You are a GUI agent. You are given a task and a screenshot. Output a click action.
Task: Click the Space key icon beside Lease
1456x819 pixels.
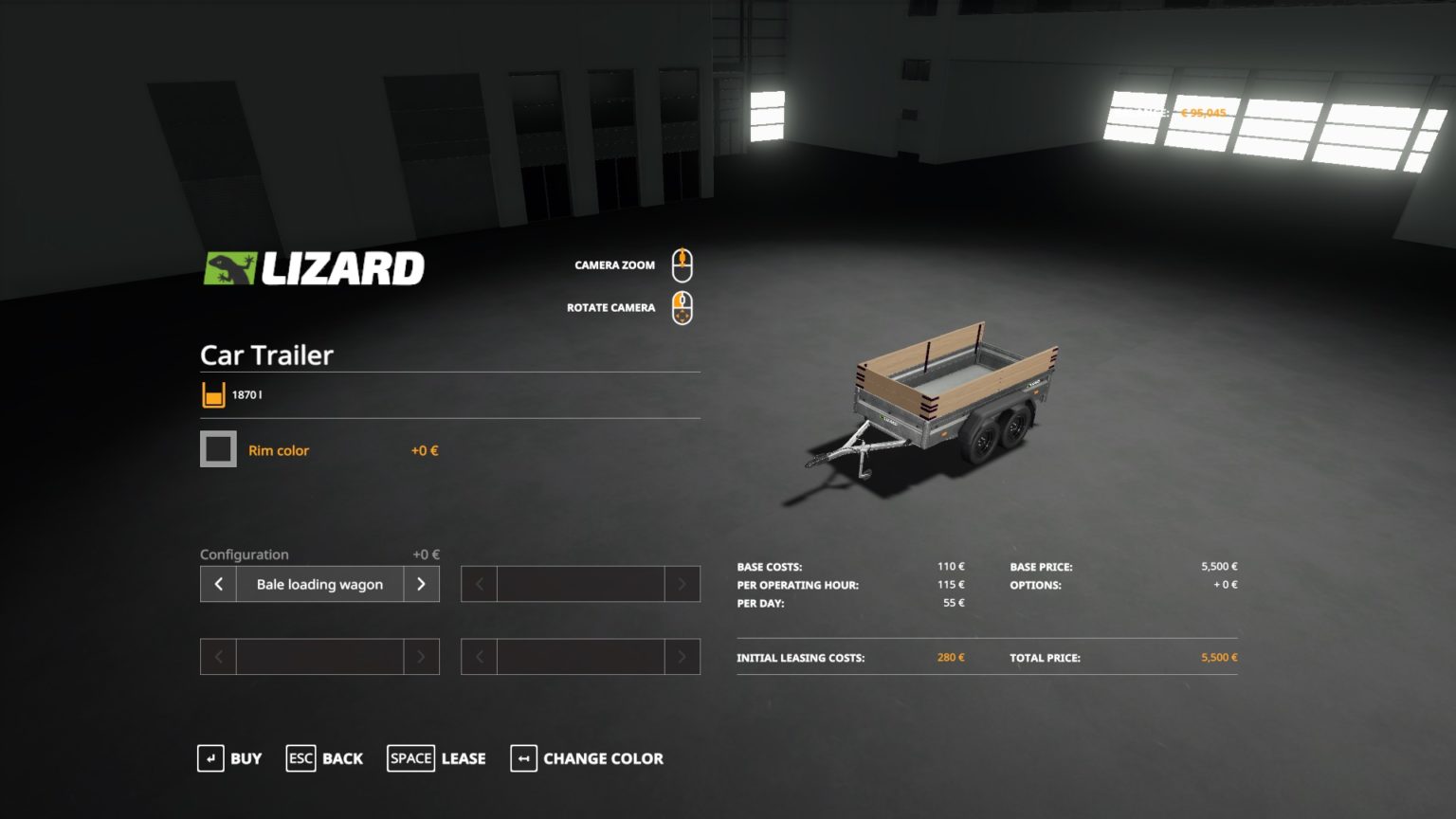click(x=410, y=758)
